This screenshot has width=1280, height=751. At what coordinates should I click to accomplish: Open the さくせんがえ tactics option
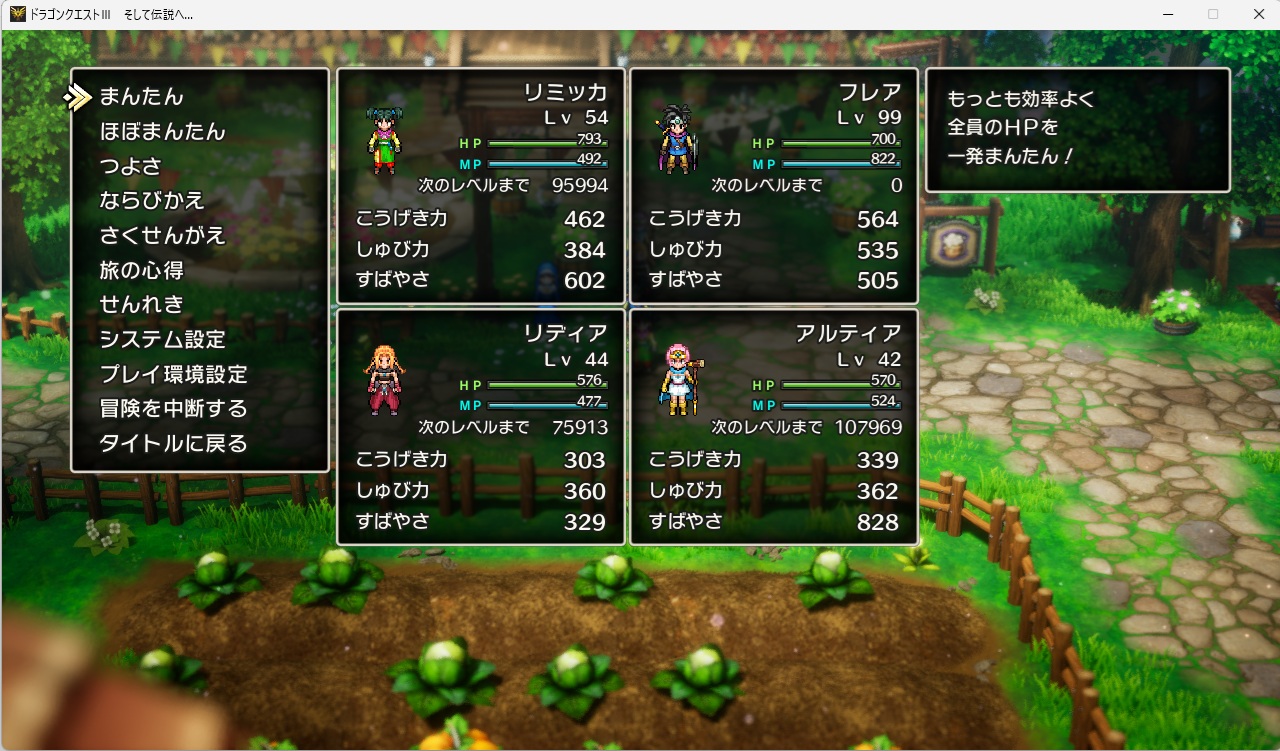click(x=162, y=236)
